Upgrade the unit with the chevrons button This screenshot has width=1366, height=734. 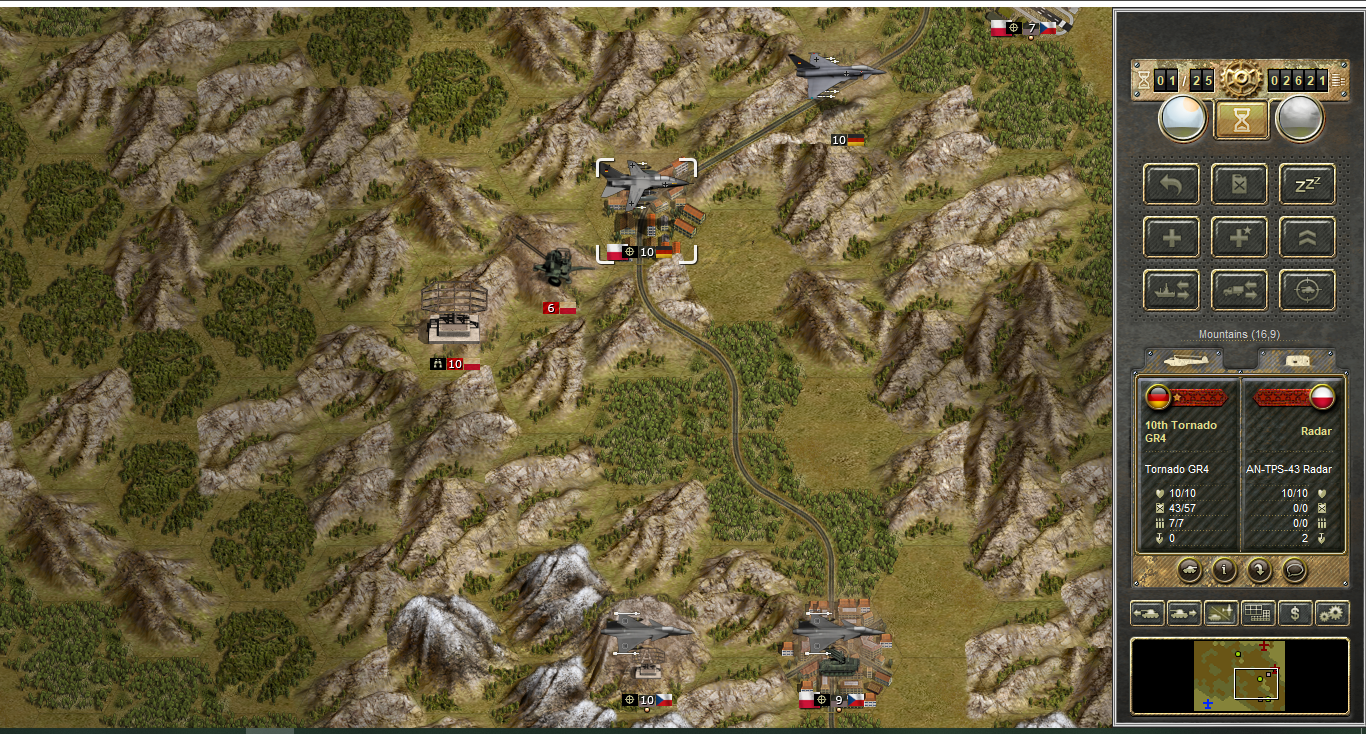(1307, 237)
